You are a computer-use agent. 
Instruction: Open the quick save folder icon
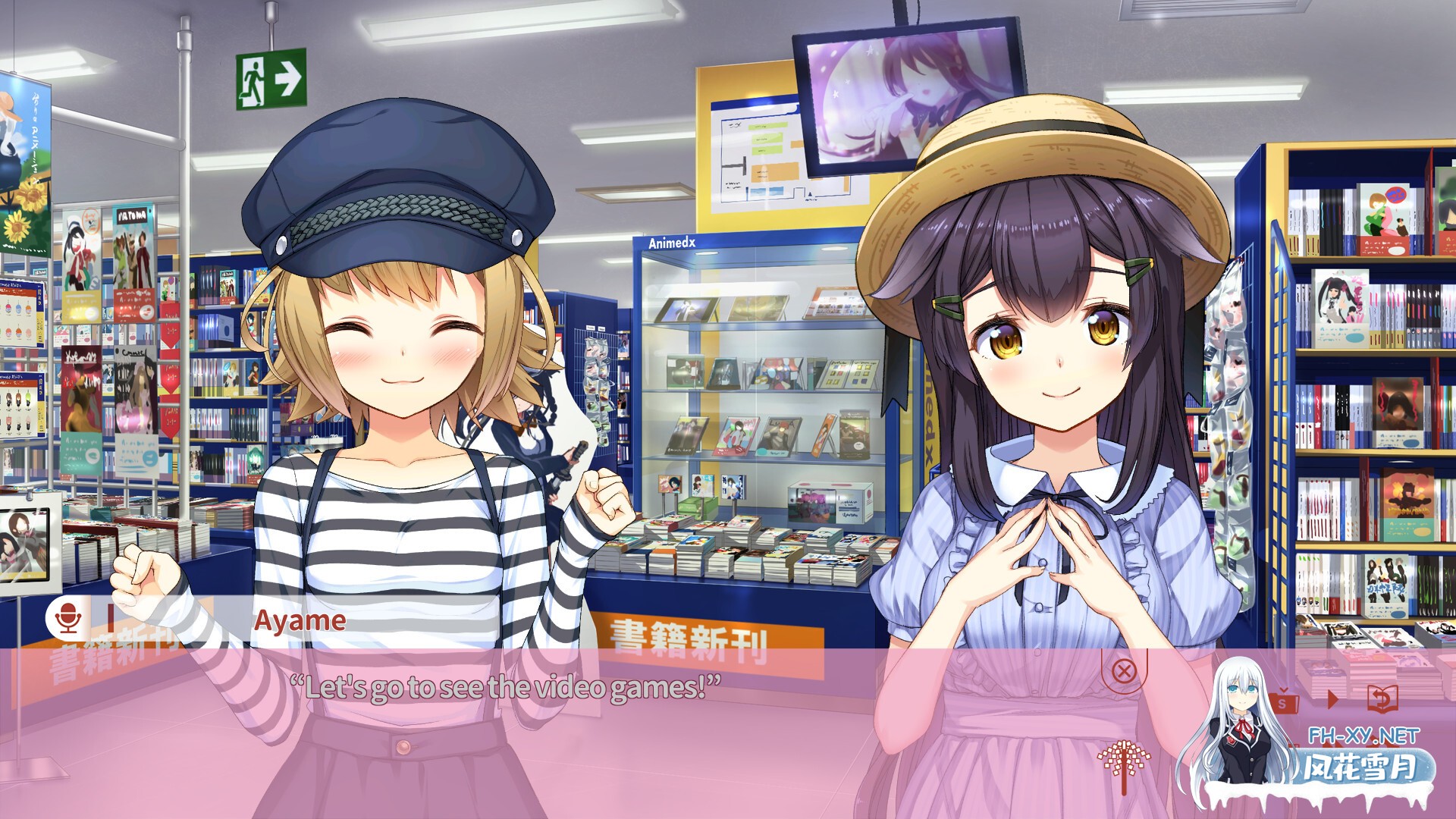(x=1282, y=701)
